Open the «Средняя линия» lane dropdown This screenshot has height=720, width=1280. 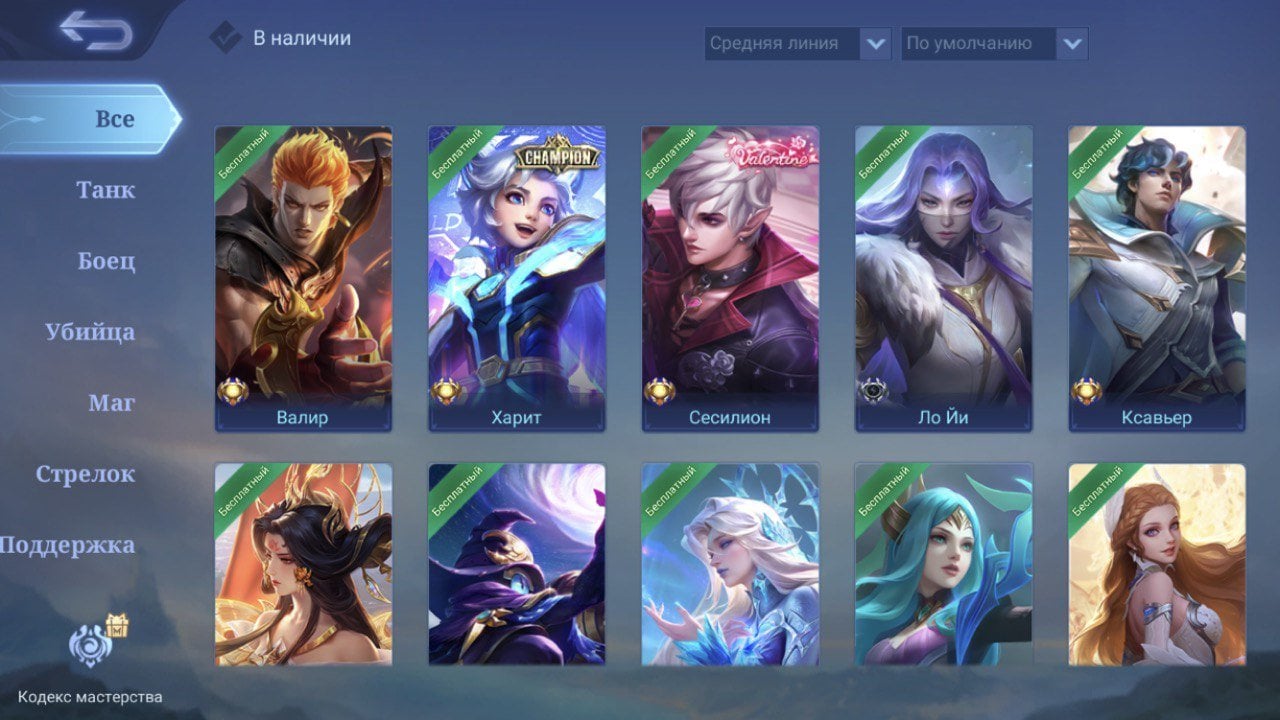(x=797, y=43)
